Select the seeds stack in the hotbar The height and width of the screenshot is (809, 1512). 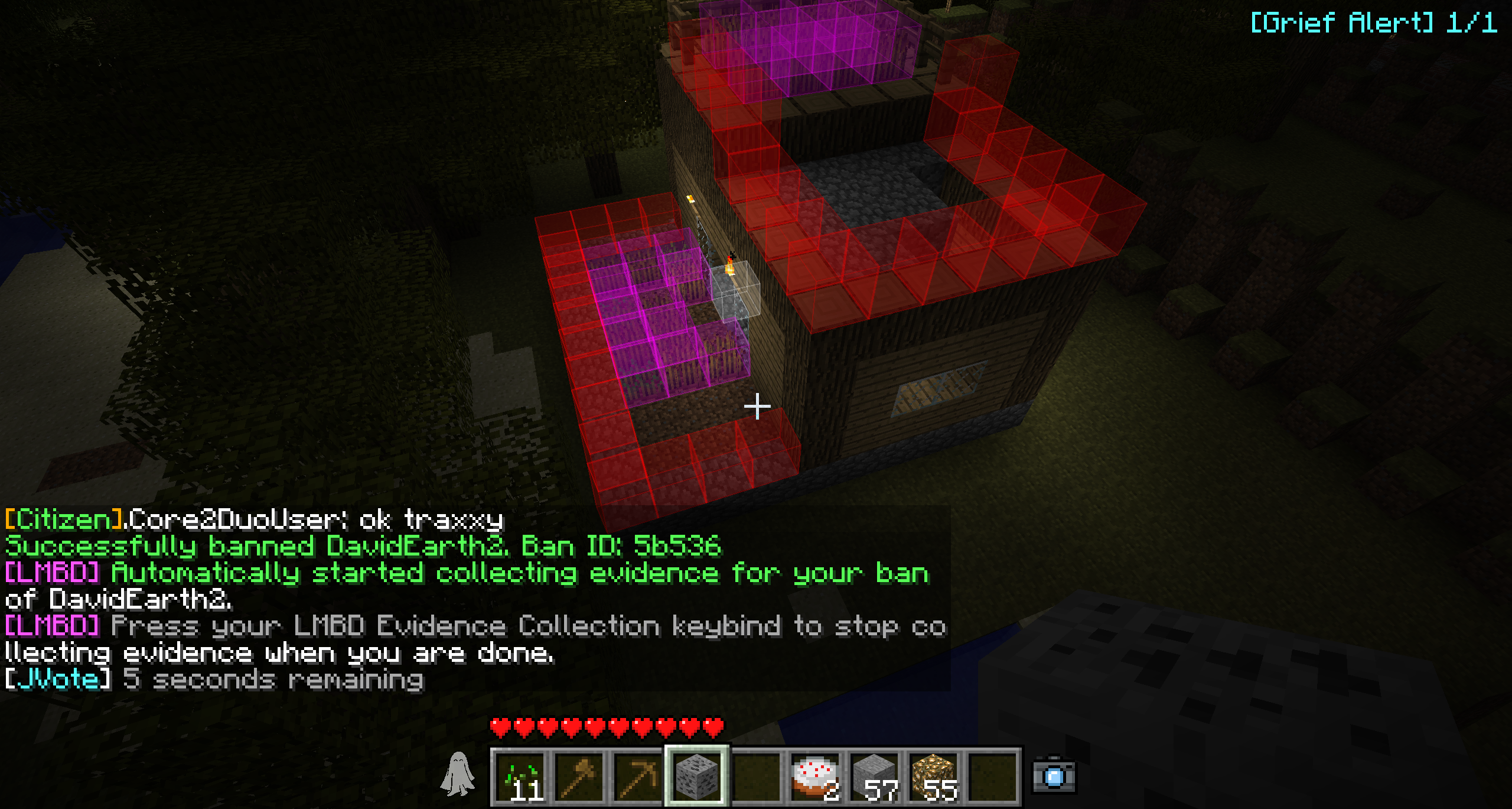[521, 776]
